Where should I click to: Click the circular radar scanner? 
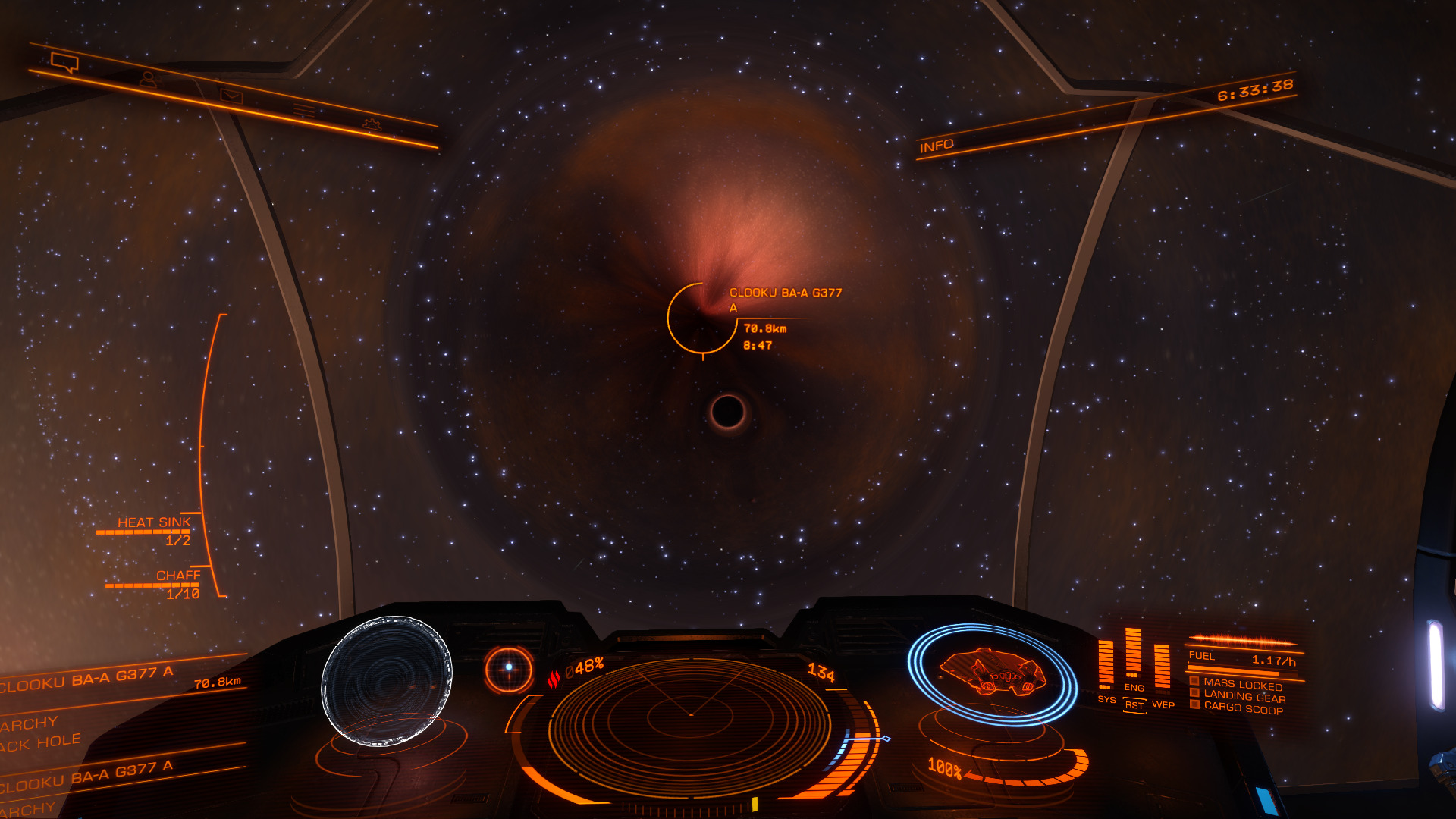click(x=690, y=715)
